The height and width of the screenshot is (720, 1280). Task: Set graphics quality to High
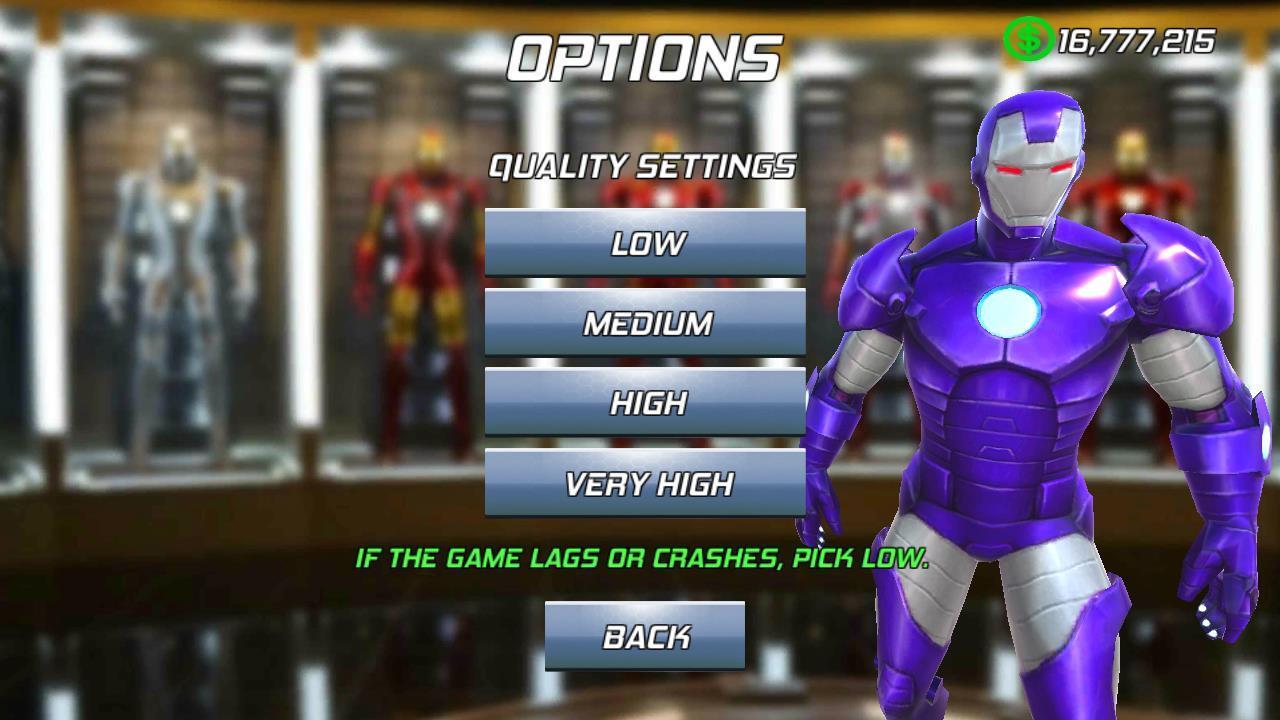pyautogui.click(x=645, y=402)
